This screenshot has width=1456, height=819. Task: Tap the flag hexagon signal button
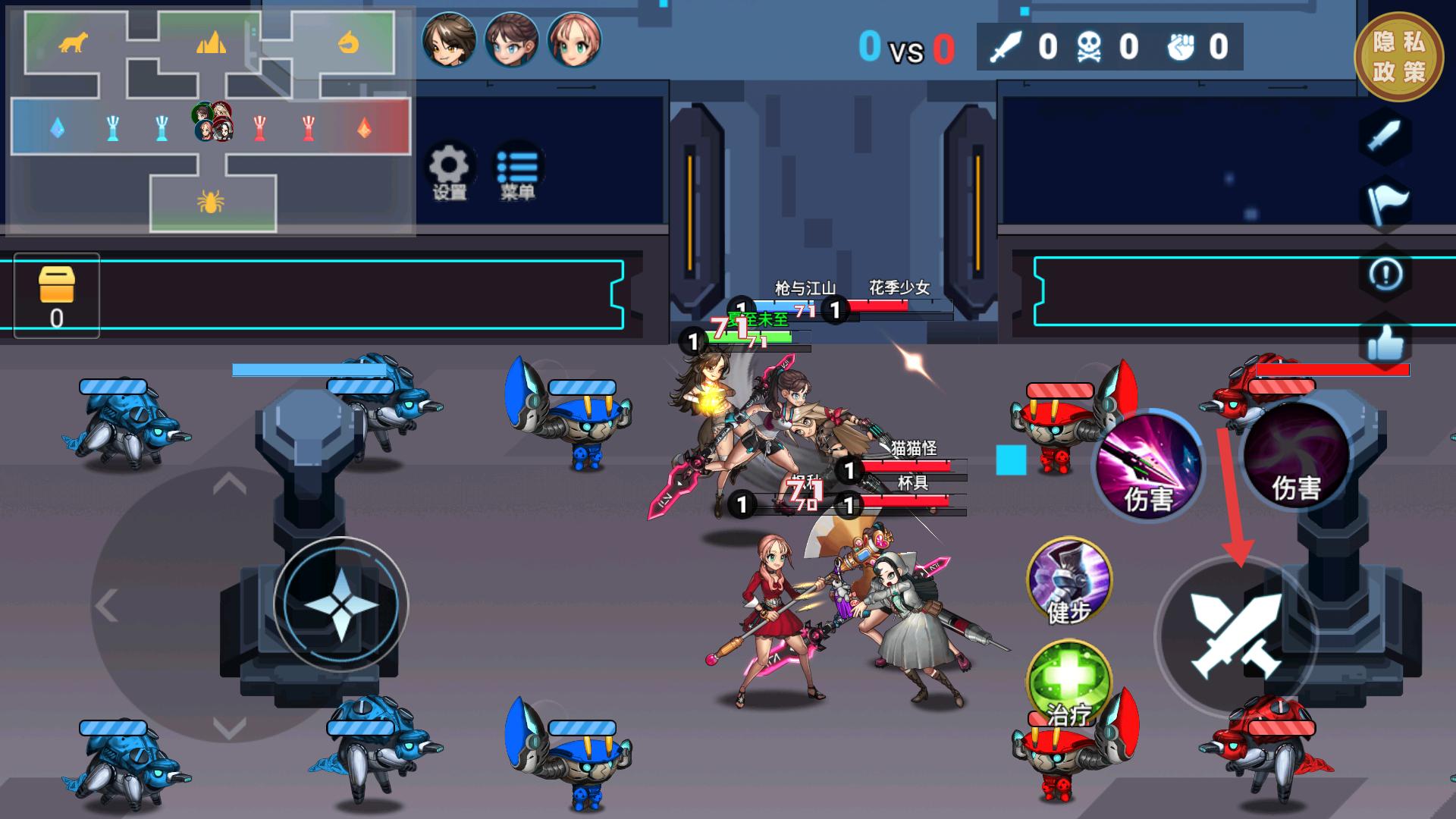[x=1386, y=204]
